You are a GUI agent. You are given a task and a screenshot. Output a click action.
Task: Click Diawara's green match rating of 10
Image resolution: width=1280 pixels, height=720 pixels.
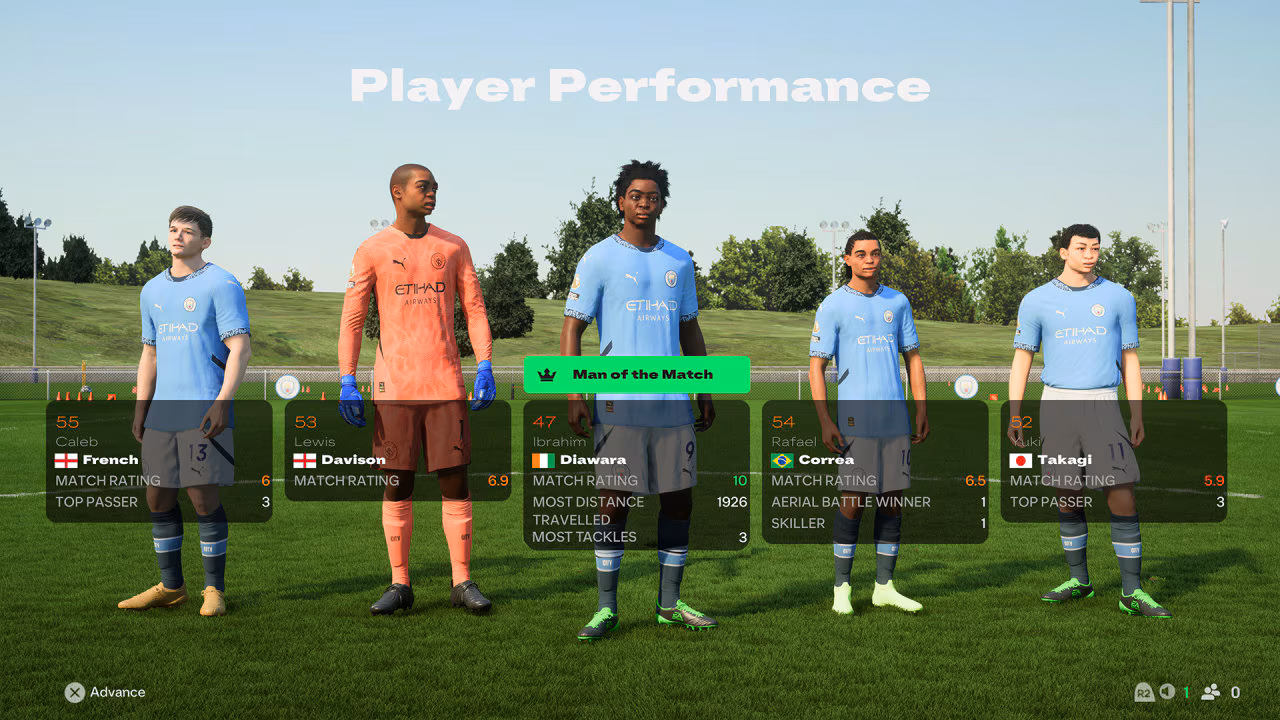pos(740,480)
